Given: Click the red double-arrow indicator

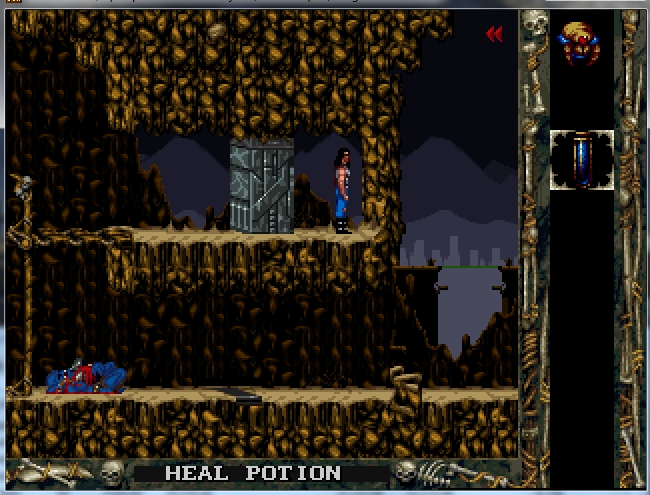Looking at the screenshot, I should 494,35.
